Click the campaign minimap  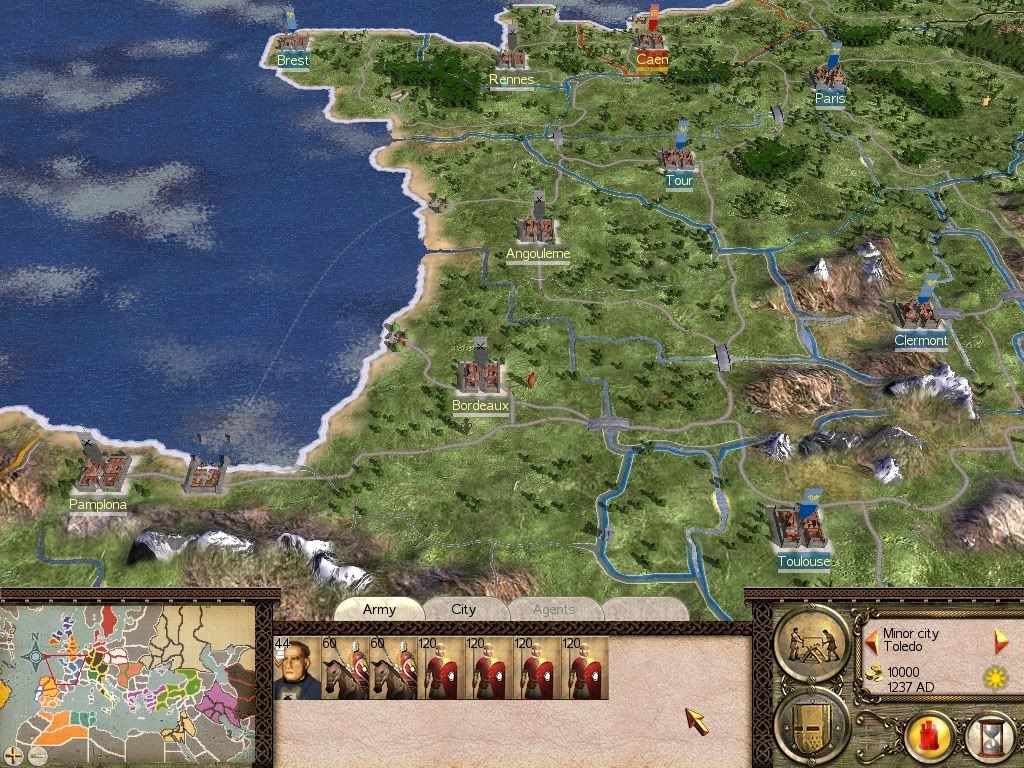(x=130, y=680)
